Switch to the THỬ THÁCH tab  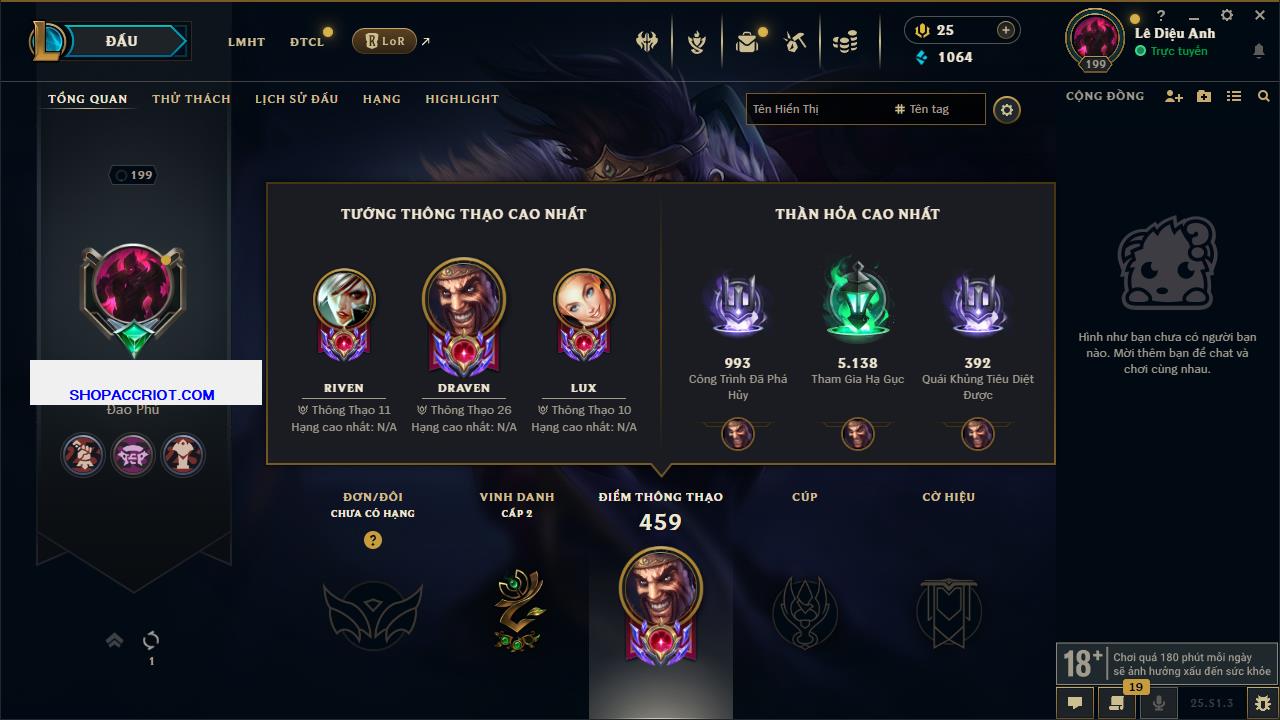(x=191, y=99)
